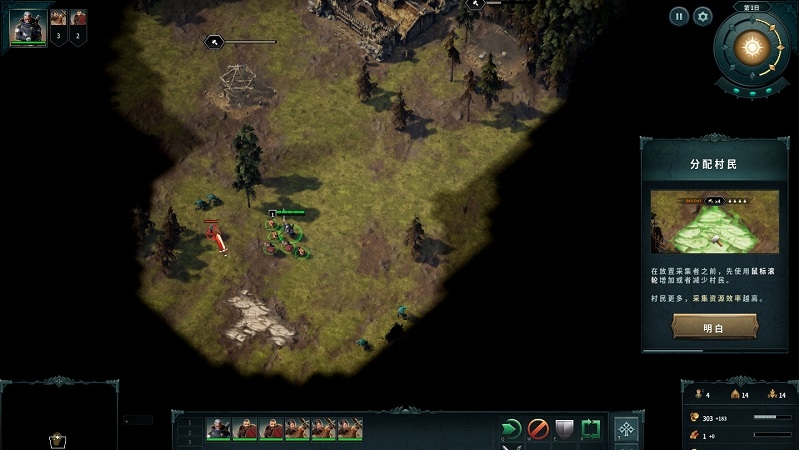This screenshot has width=799, height=450.
Task: View the tutorial preview image
Action: (x=714, y=221)
